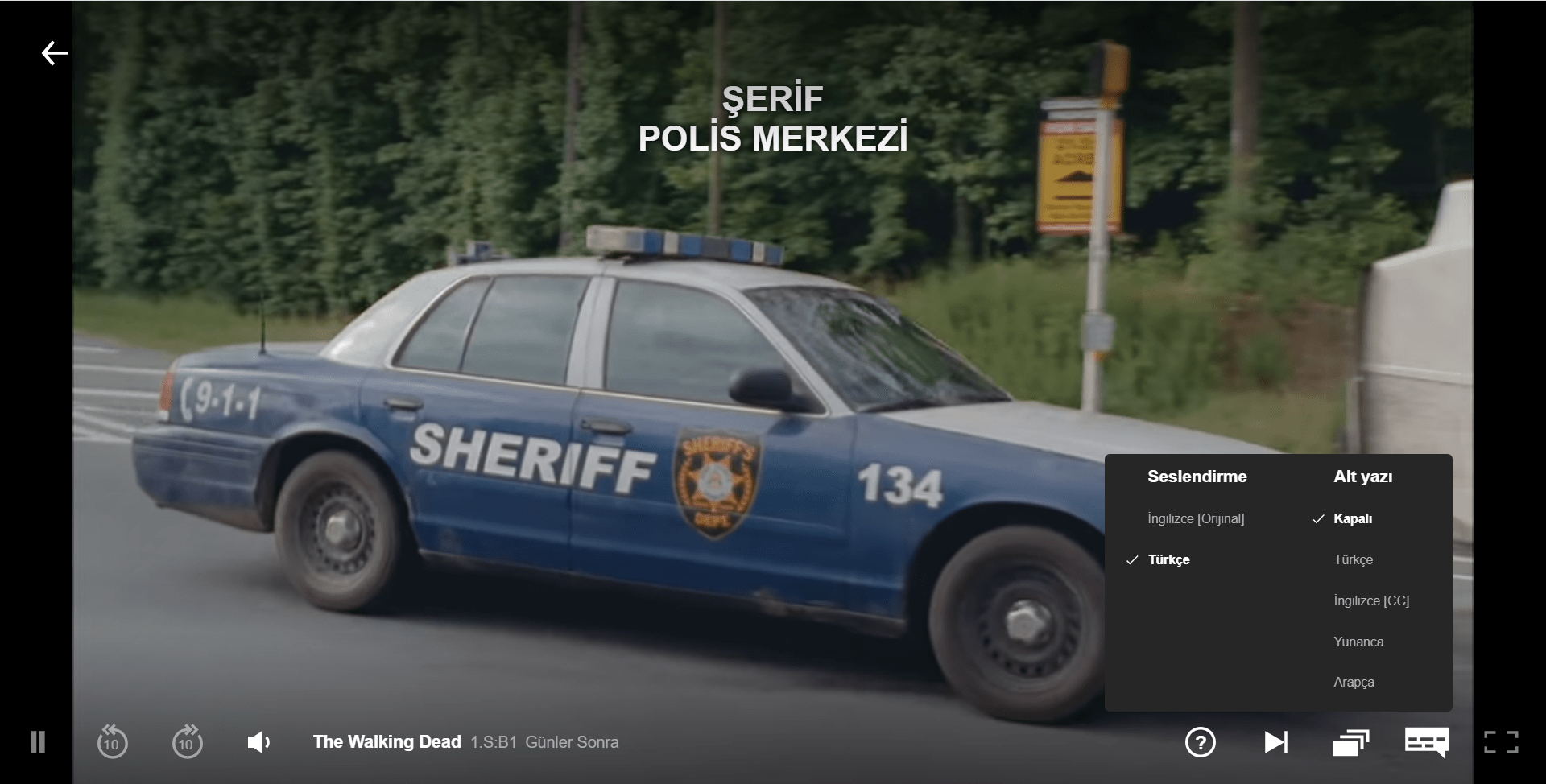1546x784 pixels.
Task: Select İngilizce [CC] subtitles
Action: pos(1370,600)
